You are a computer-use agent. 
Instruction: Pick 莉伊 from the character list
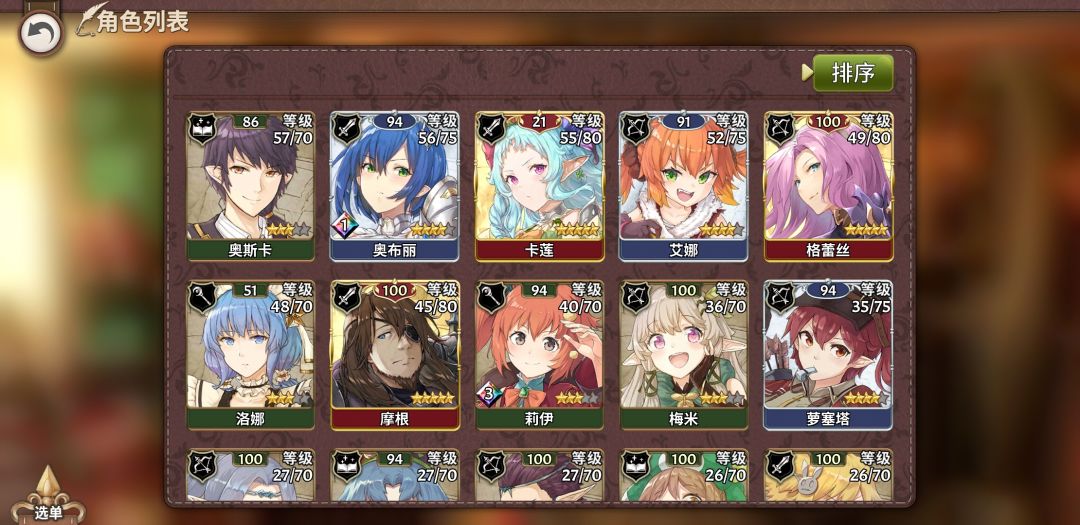538,355
